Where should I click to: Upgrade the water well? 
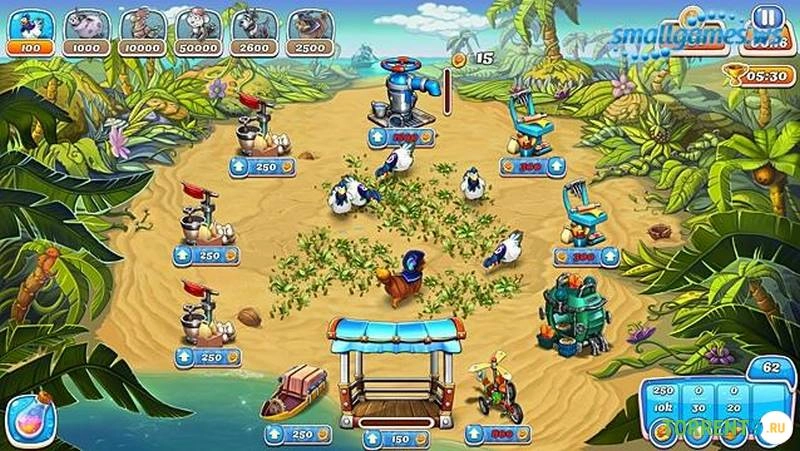point(402,137)
